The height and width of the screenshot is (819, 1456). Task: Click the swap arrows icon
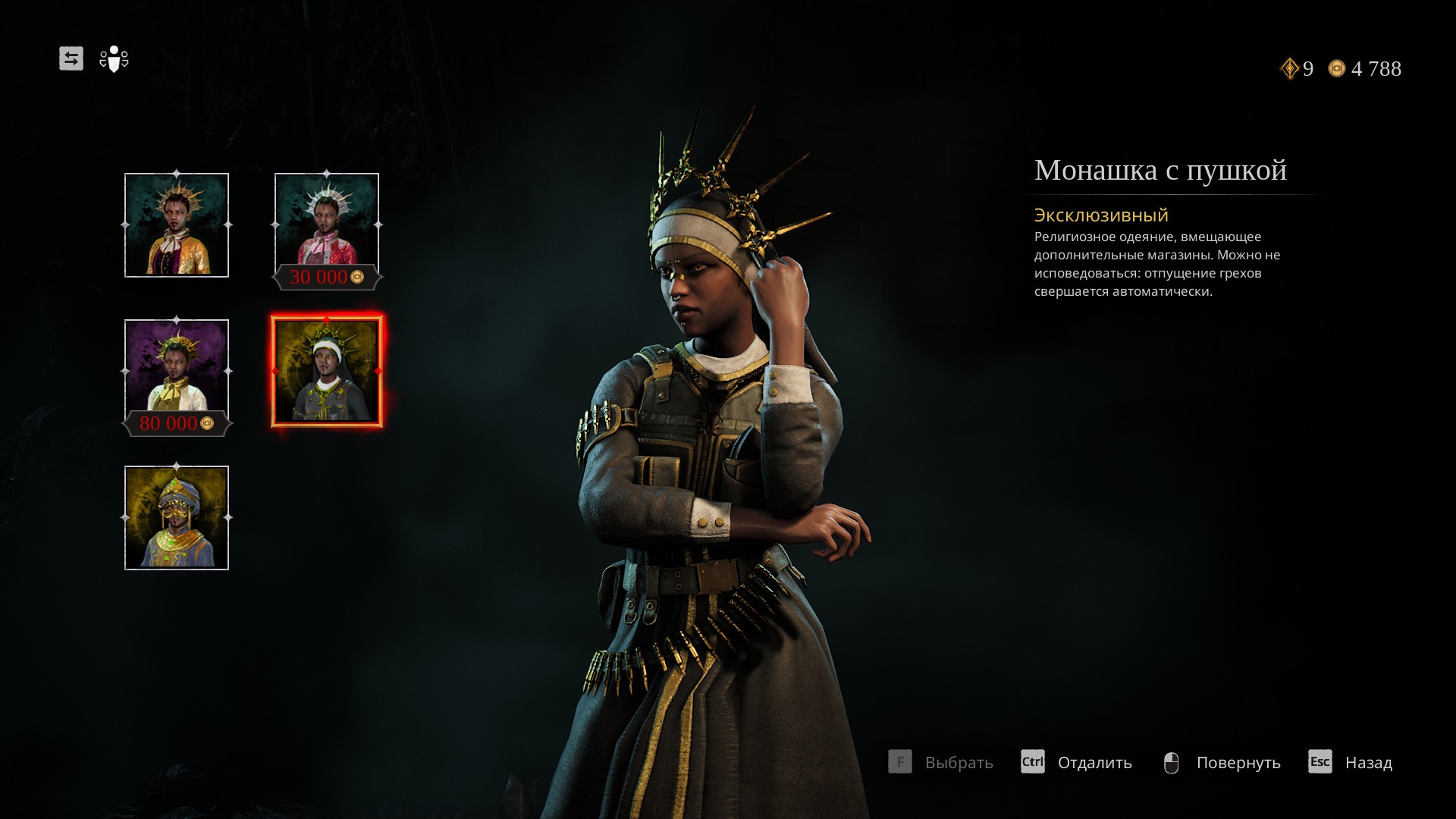coord(71,58)
